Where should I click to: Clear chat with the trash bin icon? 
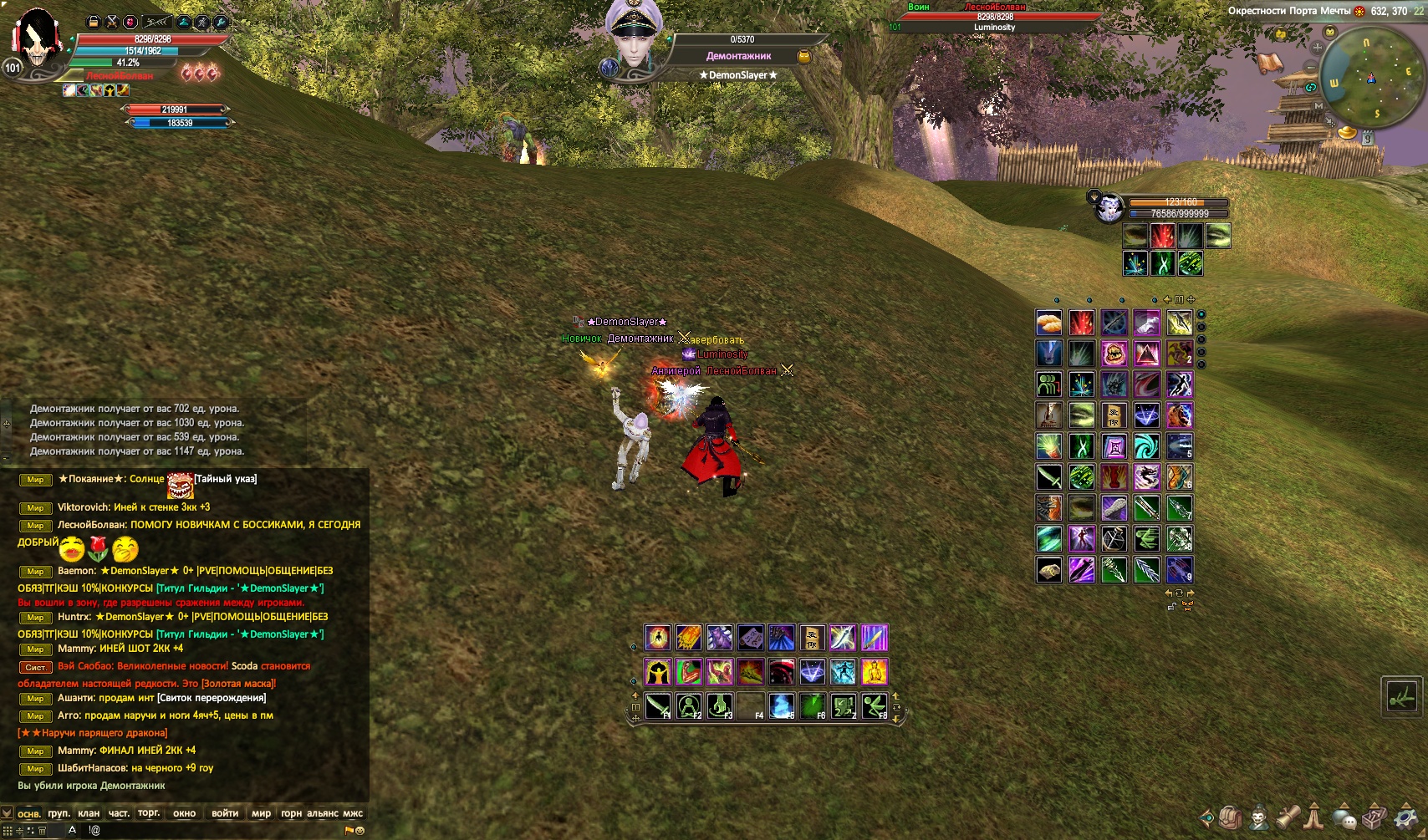coord(42,831)
